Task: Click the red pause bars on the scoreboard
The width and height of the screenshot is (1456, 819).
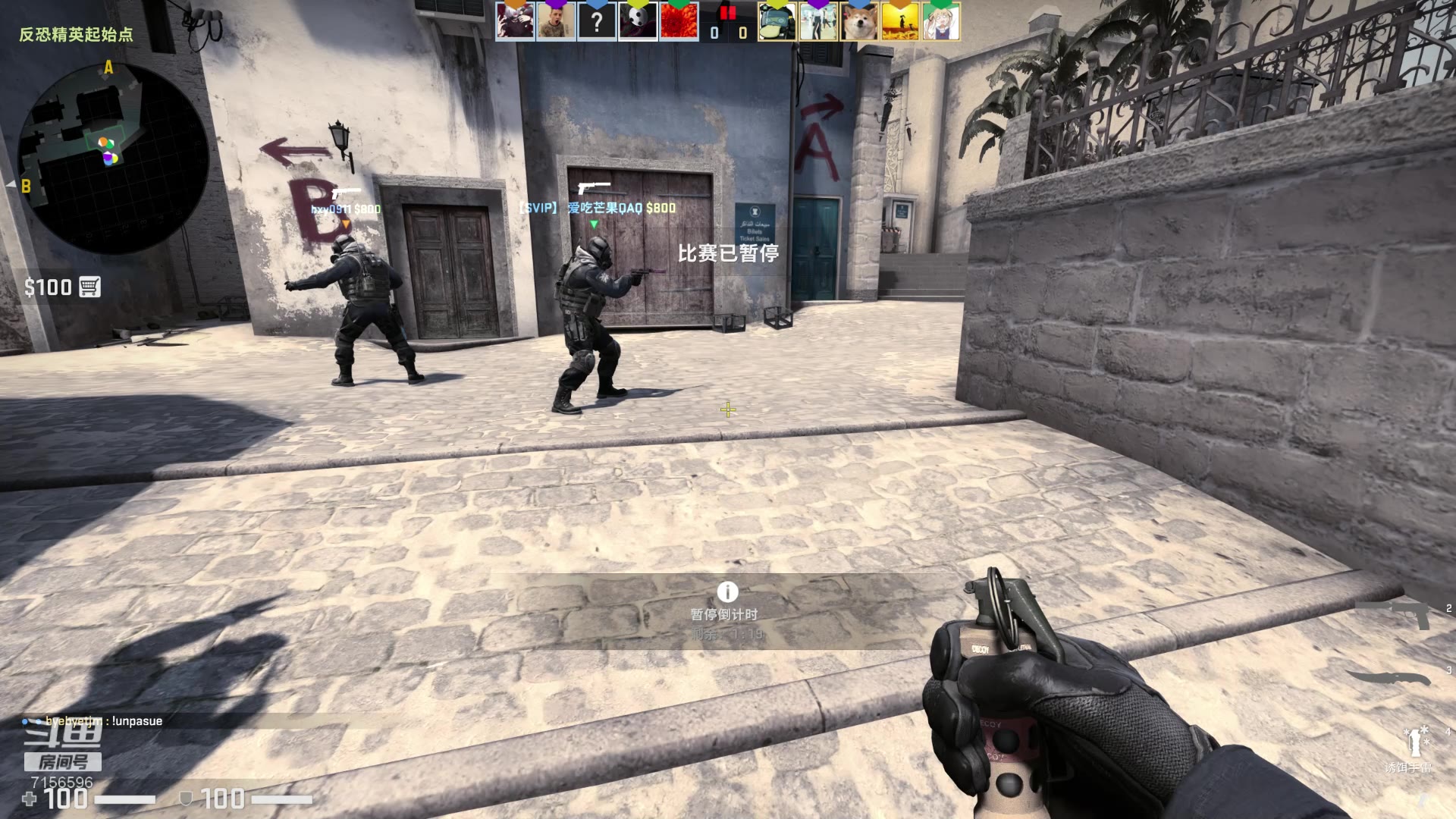Action: pos(728,14)
